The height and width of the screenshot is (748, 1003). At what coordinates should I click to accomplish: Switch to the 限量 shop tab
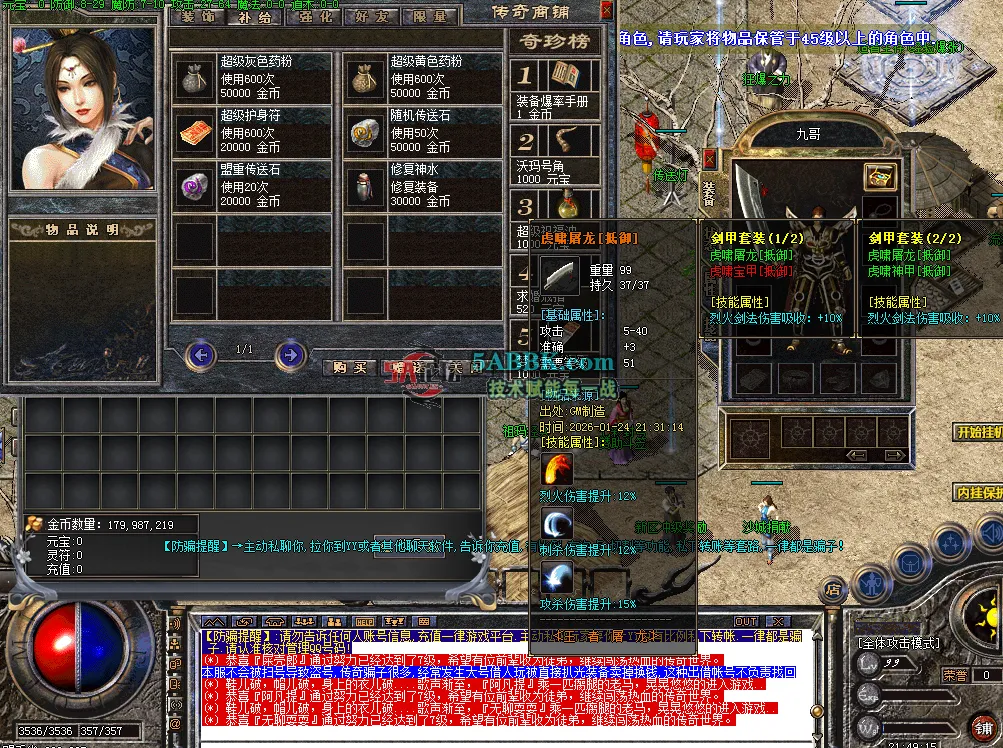[x=430, y=17]
